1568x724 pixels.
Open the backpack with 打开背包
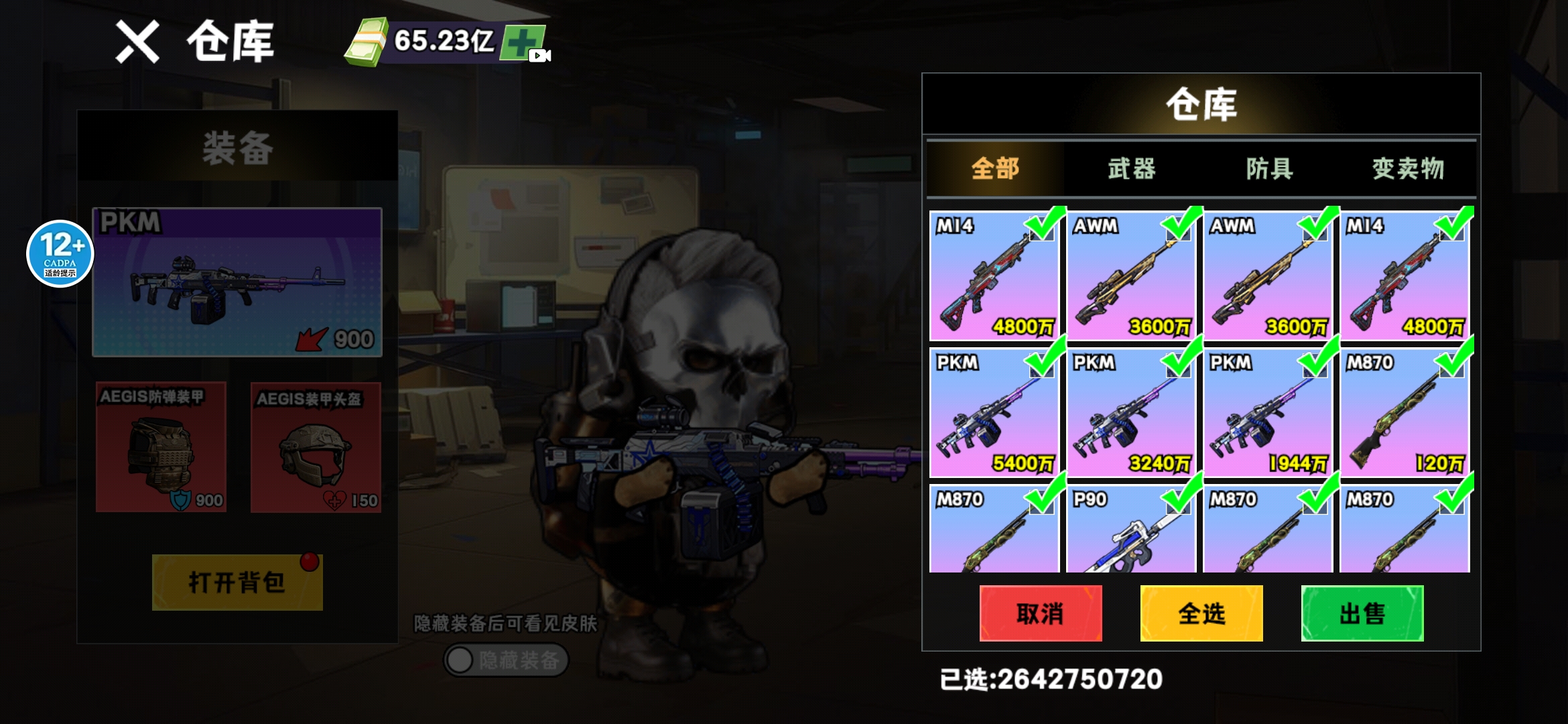pyautogui.click(x=237, y=582)
